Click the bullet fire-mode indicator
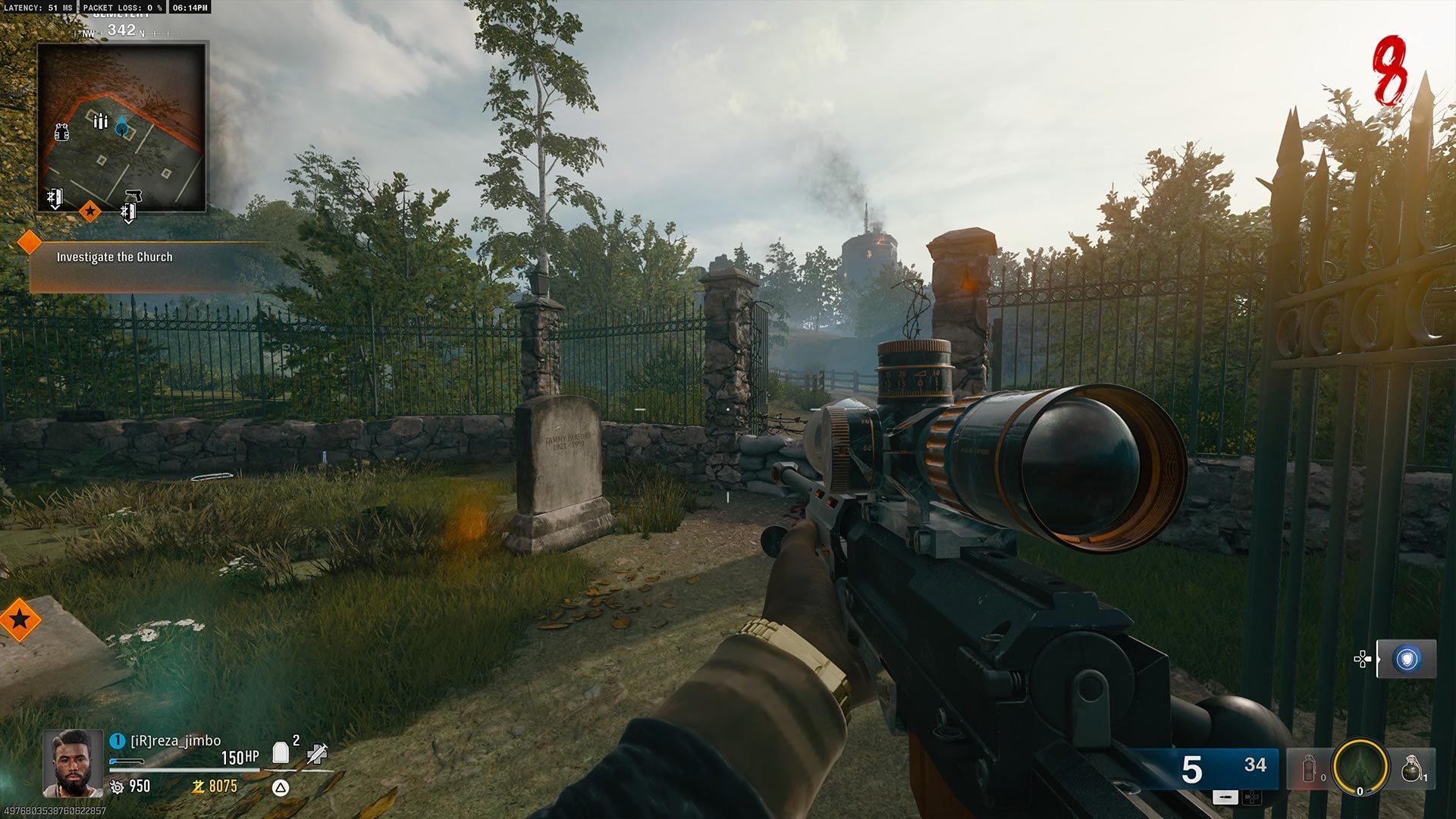This screenshot has width=1456, height=819. point(1225,797)
